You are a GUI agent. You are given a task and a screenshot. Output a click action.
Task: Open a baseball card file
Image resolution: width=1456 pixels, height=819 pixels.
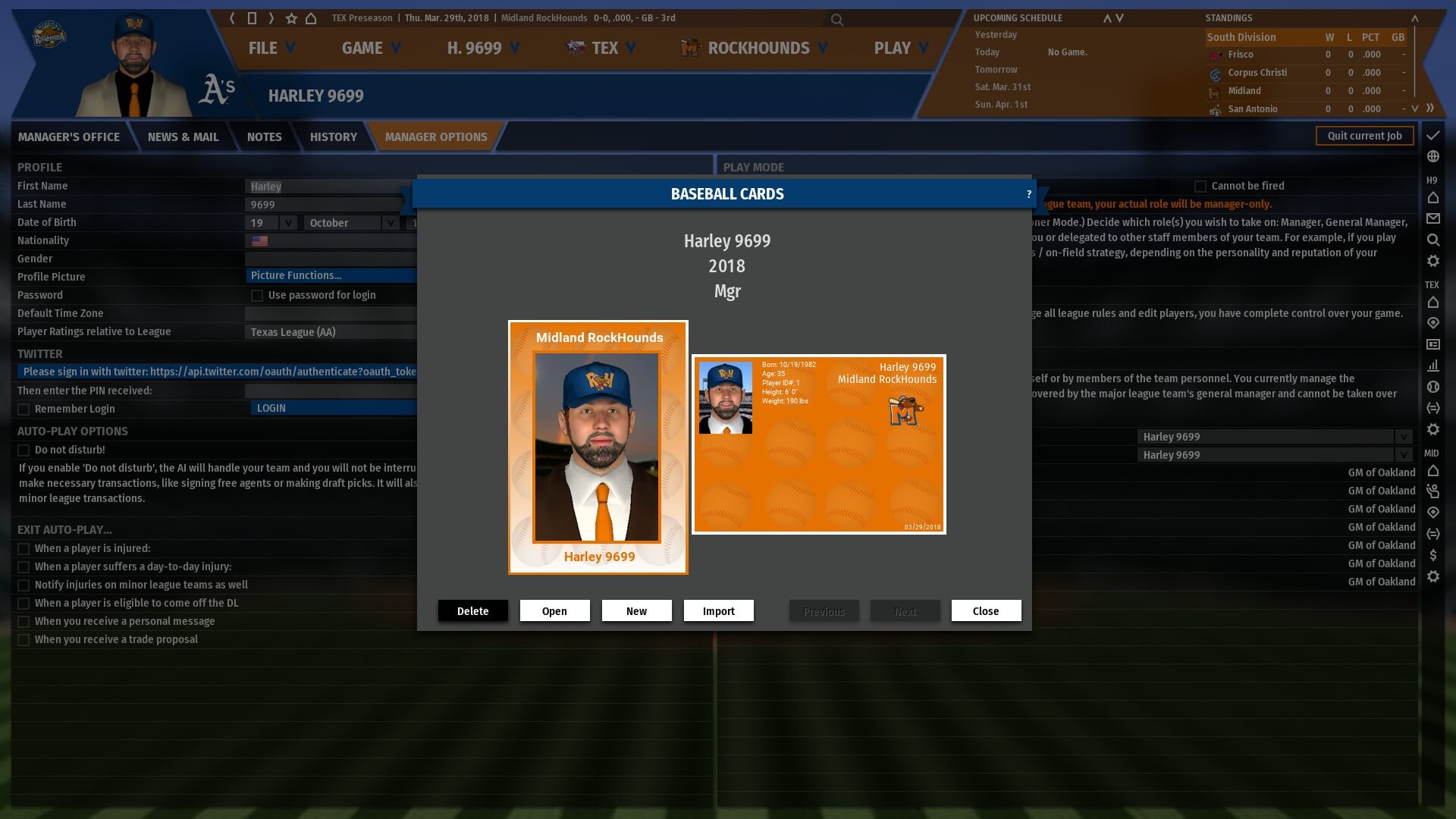[x=554, y=611]
